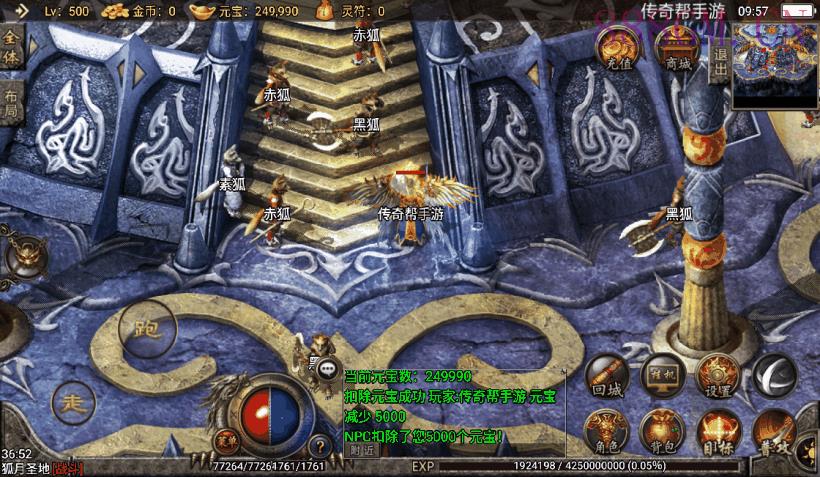Viewport: 820px width, 477px height.
Task: Open the chat speech bubble
Action: [328, 368]
